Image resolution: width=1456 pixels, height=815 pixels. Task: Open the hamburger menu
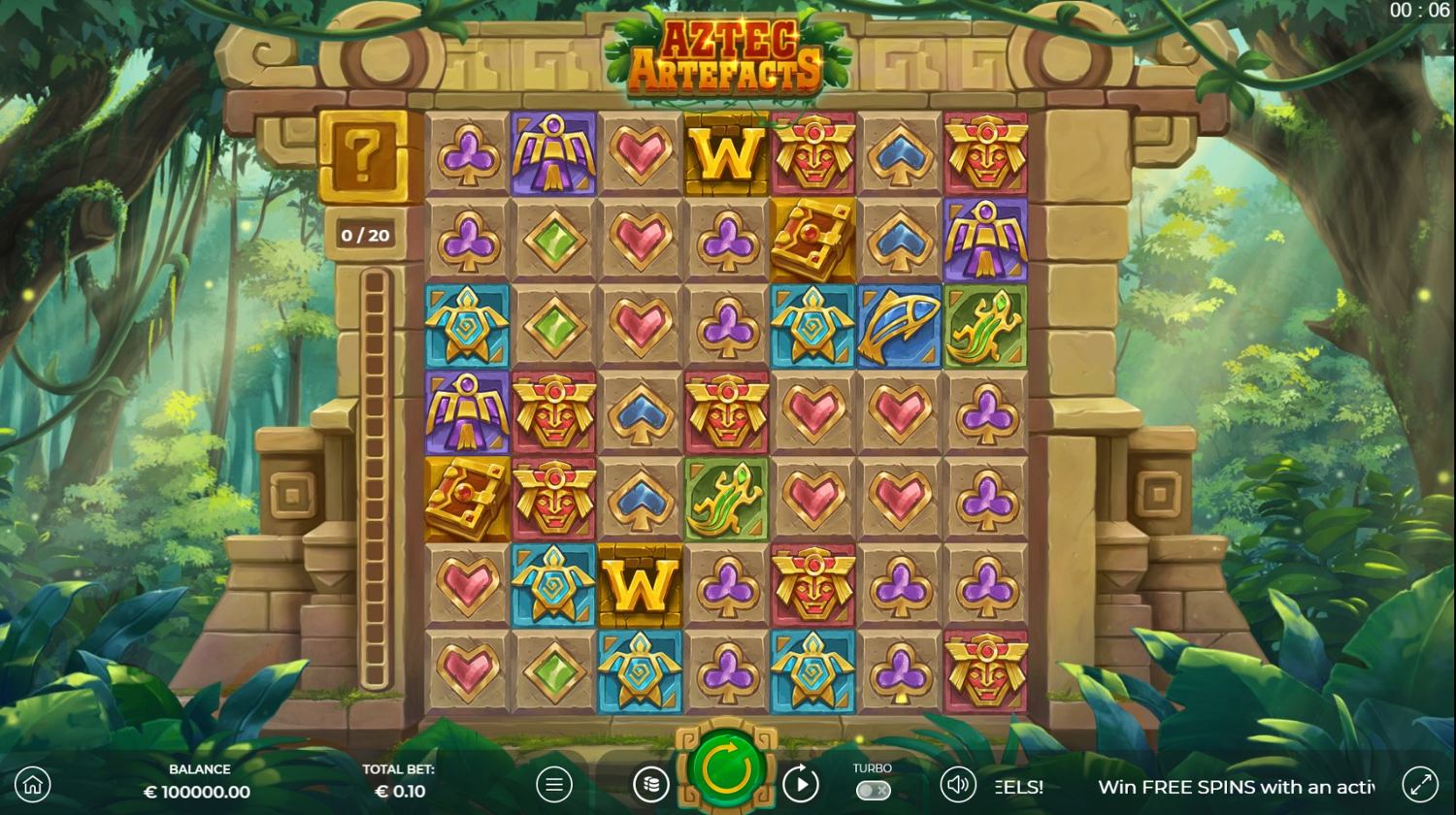(x=554, y=784)
